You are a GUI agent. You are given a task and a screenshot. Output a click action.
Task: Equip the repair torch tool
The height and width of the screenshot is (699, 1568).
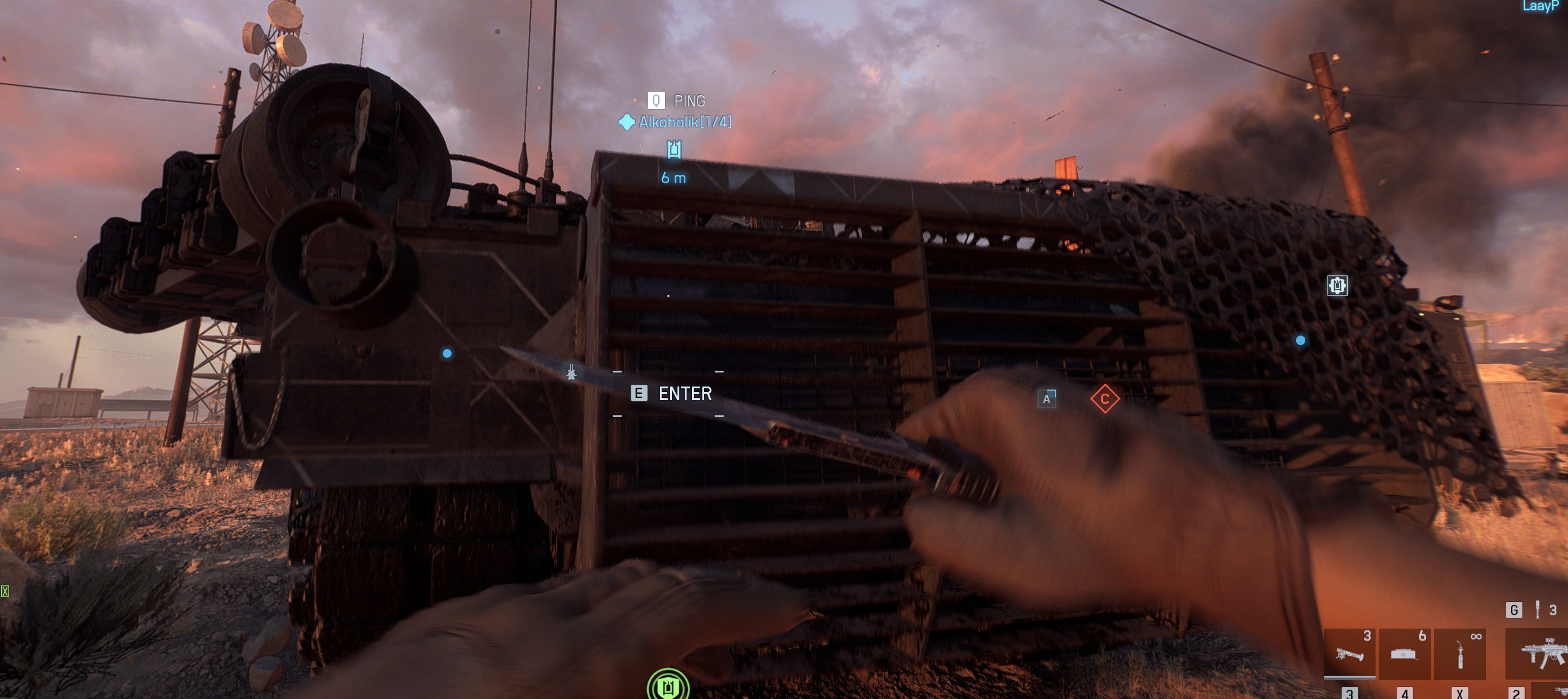(x=1459, y=653)
